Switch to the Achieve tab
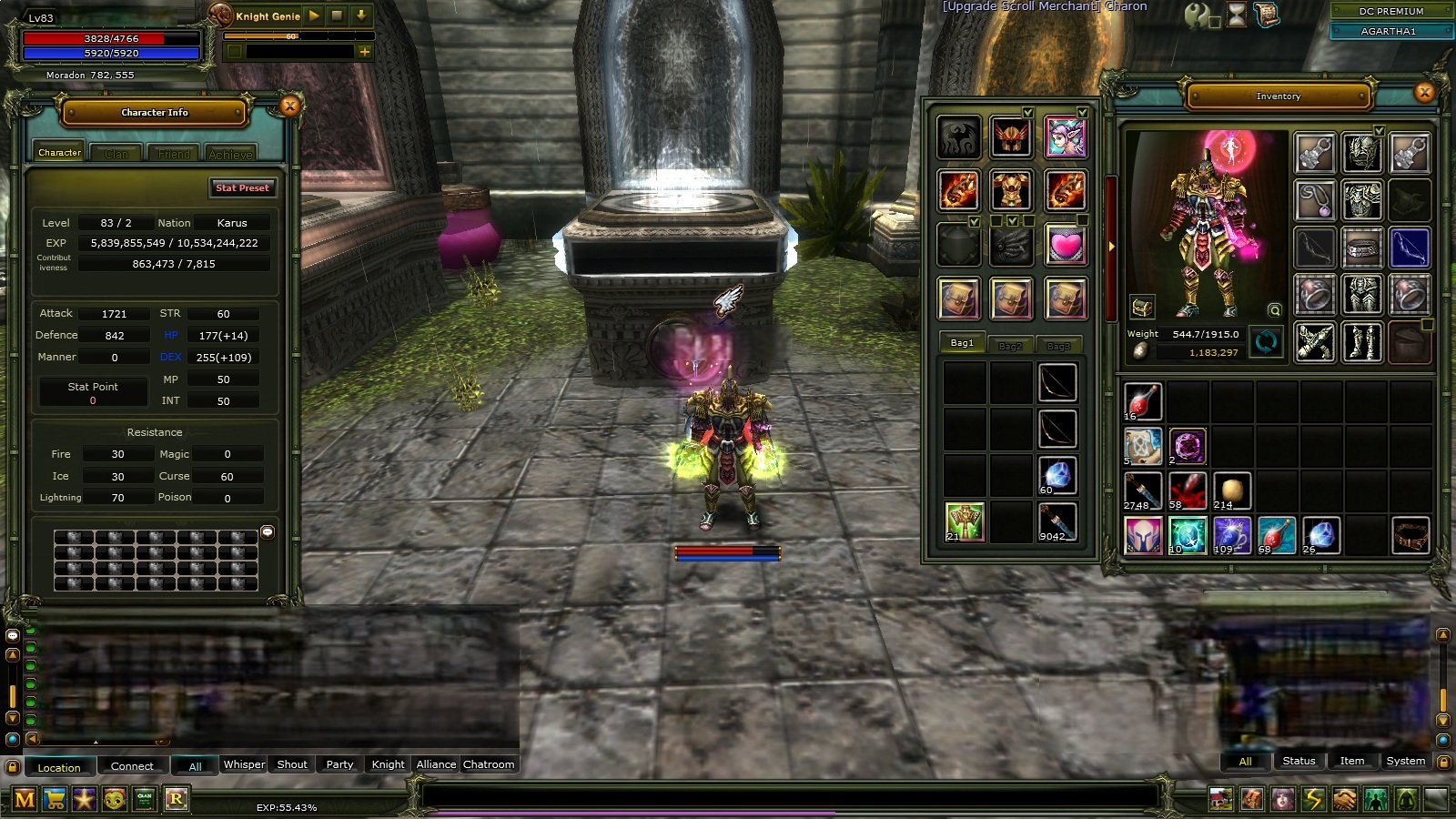 tap(230, 154)
